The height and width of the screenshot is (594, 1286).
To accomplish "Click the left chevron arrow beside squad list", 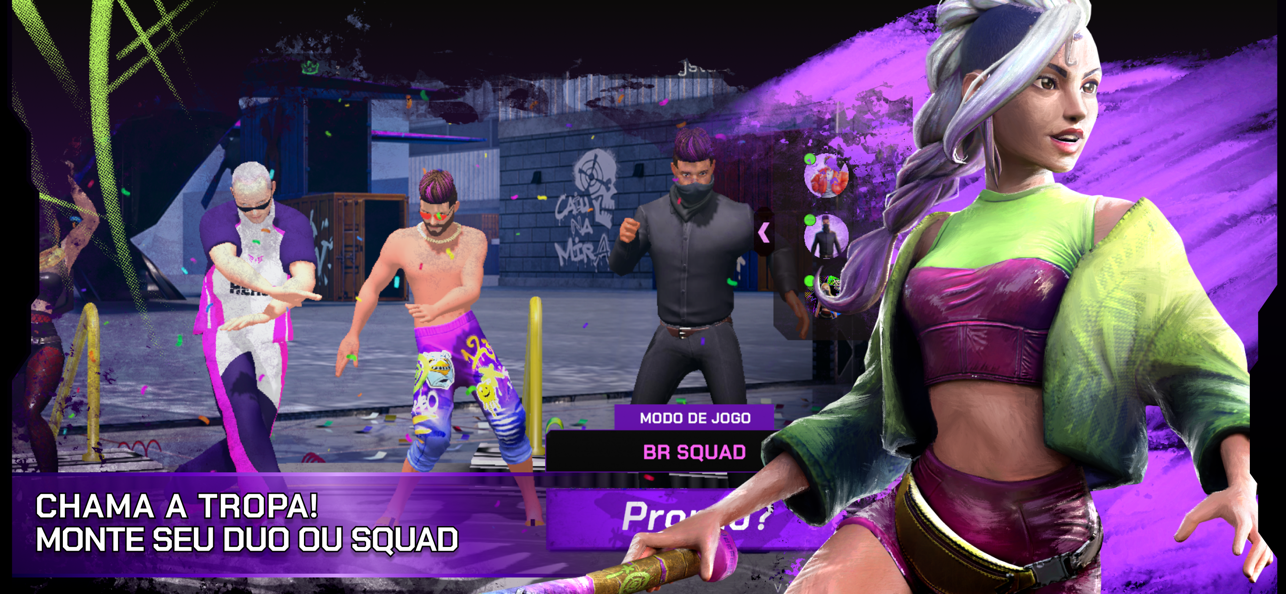I will (x=764, y=233).
